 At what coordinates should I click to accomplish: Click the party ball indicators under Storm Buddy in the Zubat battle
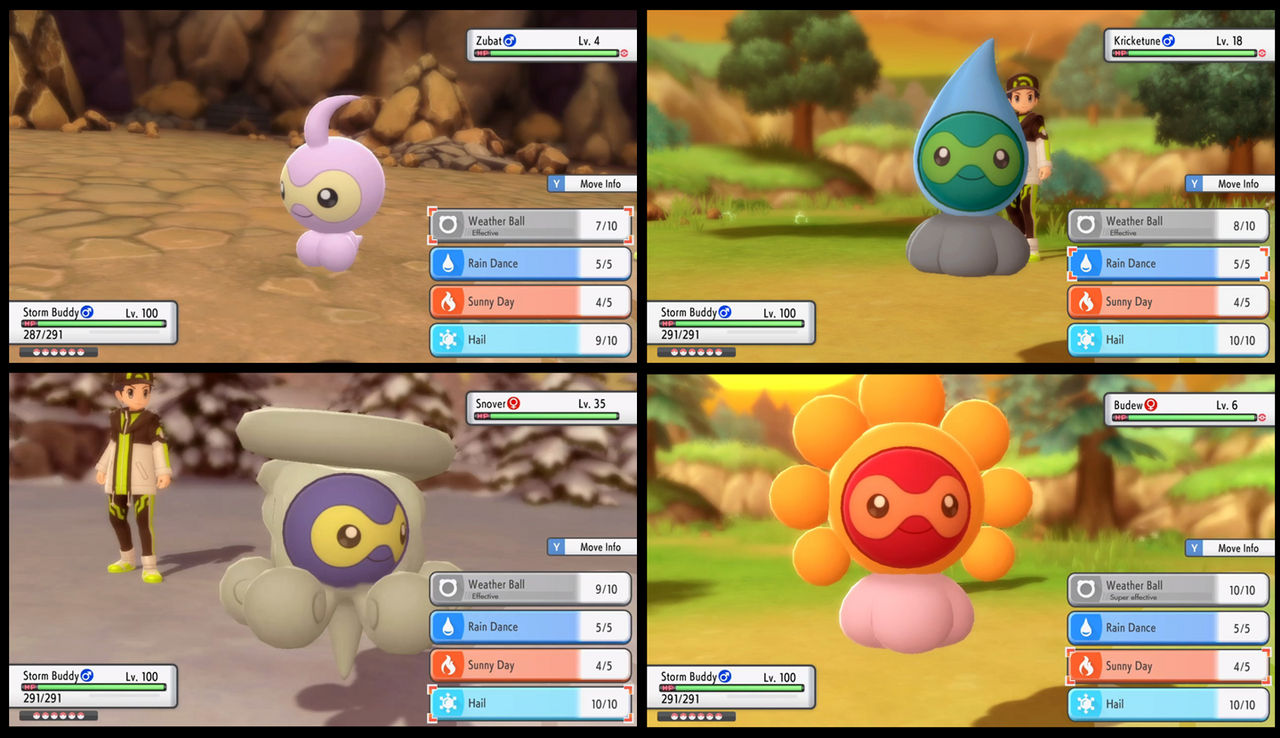[x=57, y=351]
